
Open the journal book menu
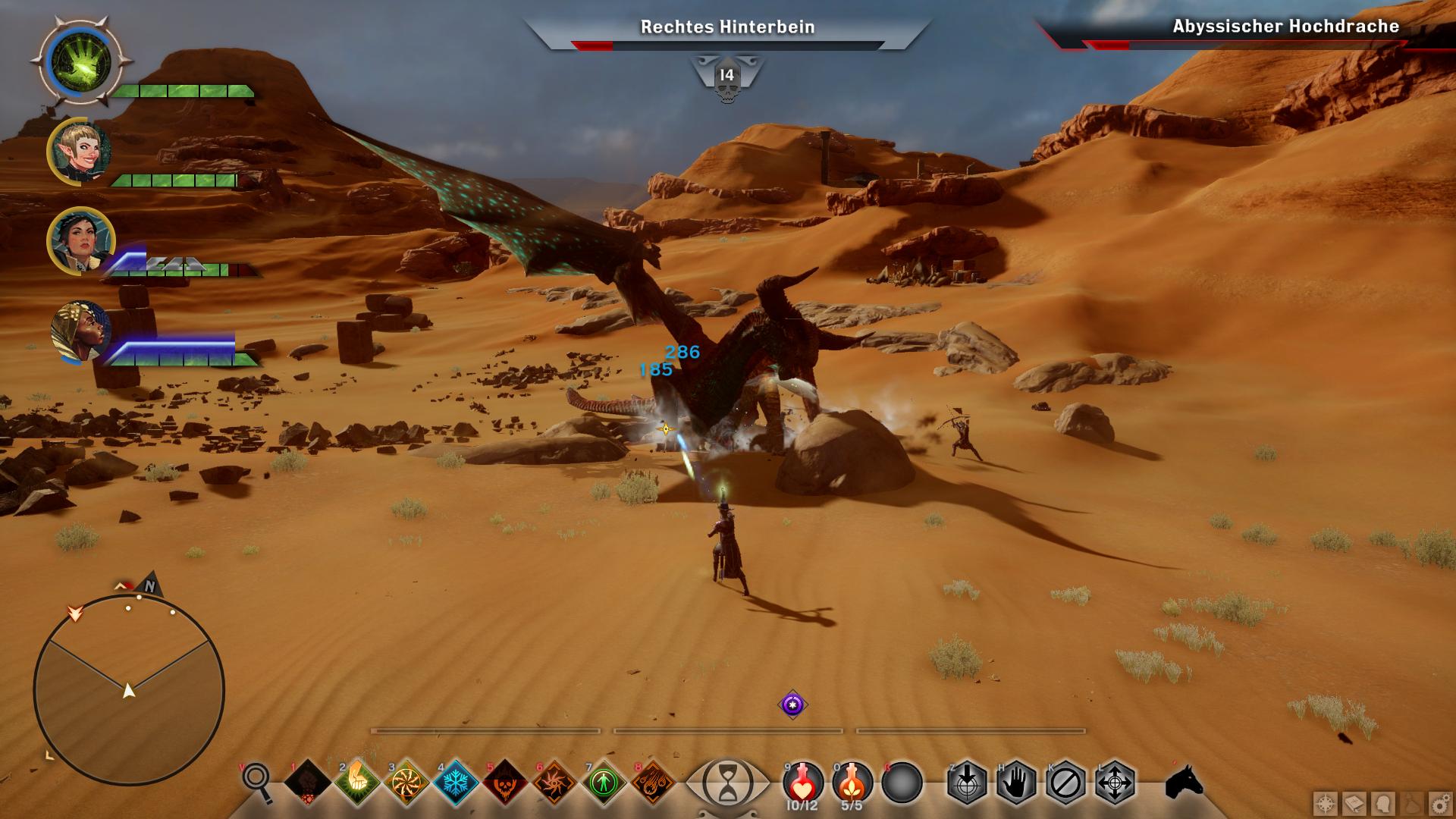pos(1354,803)
